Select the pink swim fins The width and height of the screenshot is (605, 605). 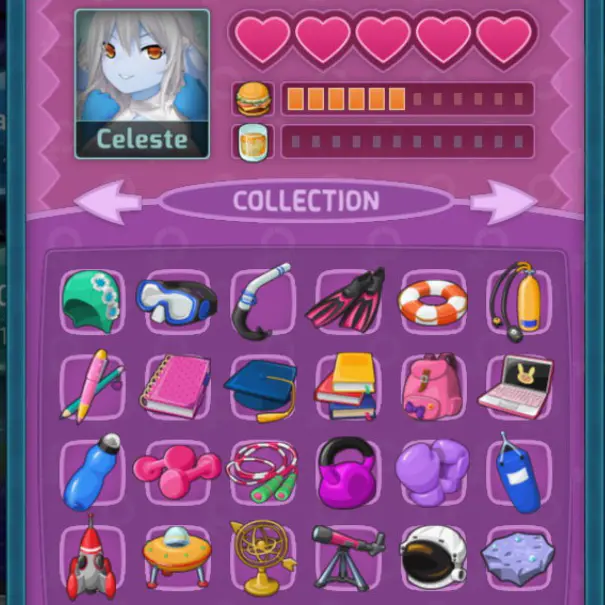coord(346,299)
